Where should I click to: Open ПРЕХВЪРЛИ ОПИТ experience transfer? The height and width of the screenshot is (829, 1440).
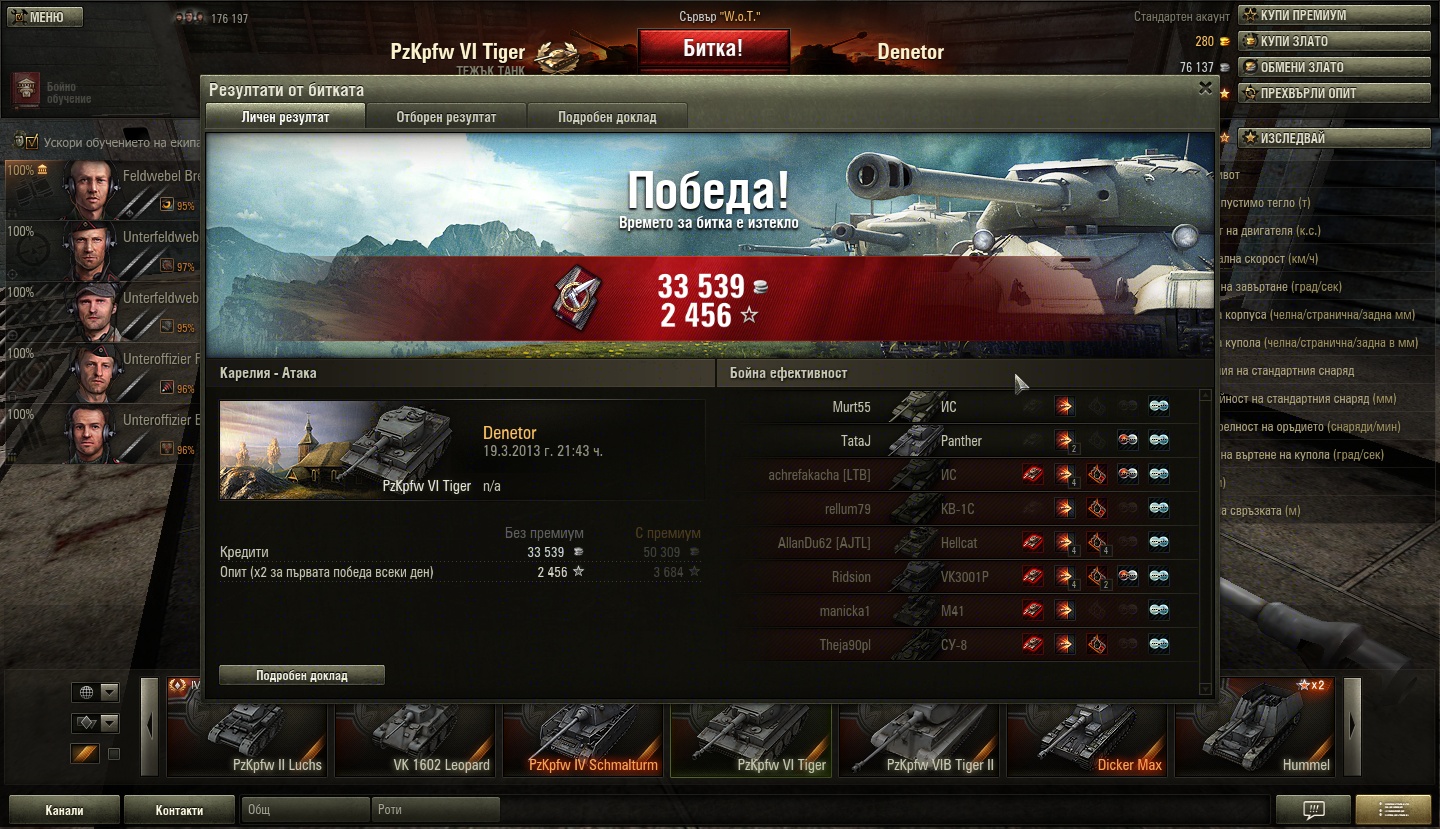(1335, 93)
